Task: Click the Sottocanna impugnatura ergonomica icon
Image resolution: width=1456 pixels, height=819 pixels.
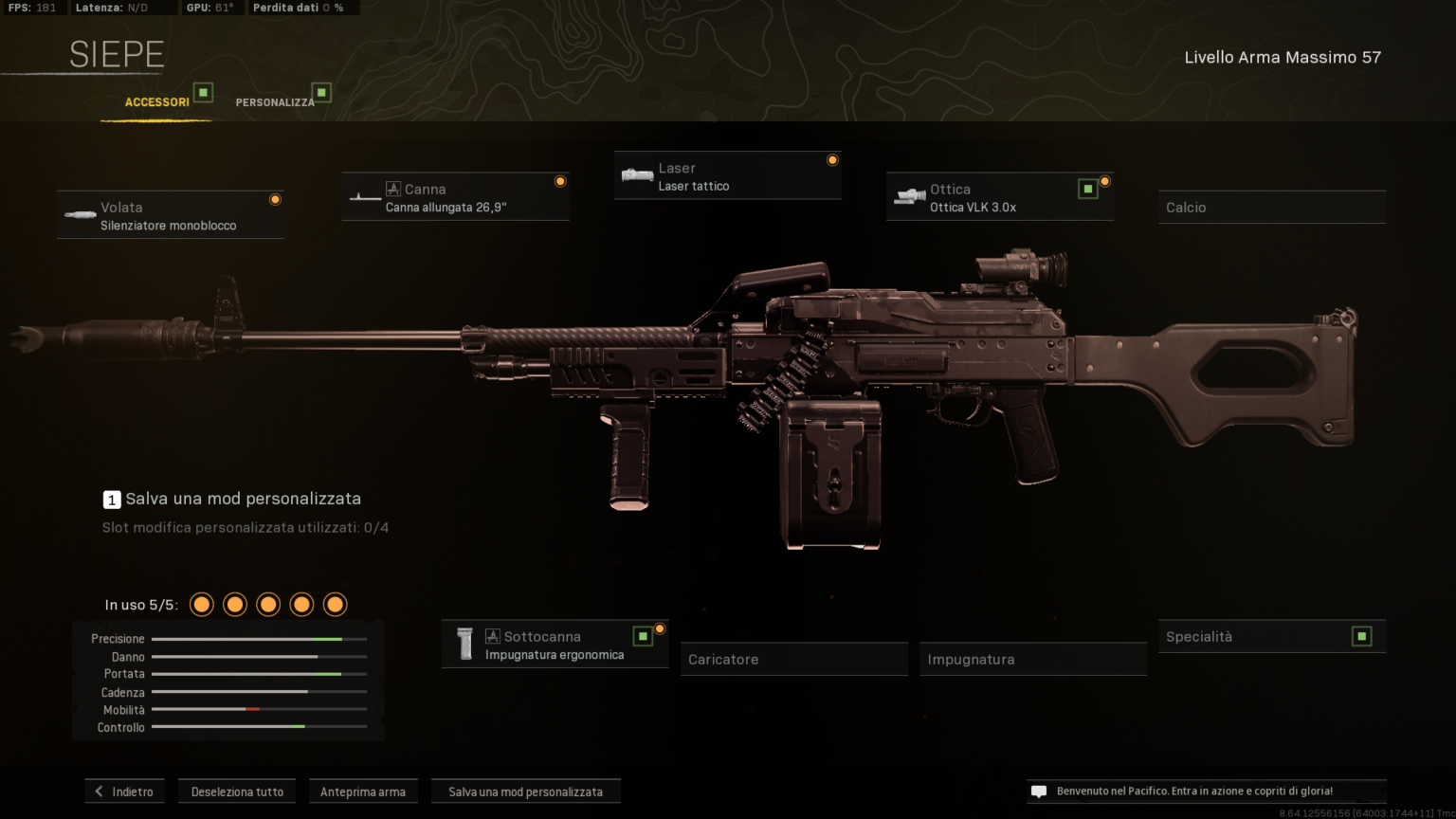Action: (x=464, y=644)
